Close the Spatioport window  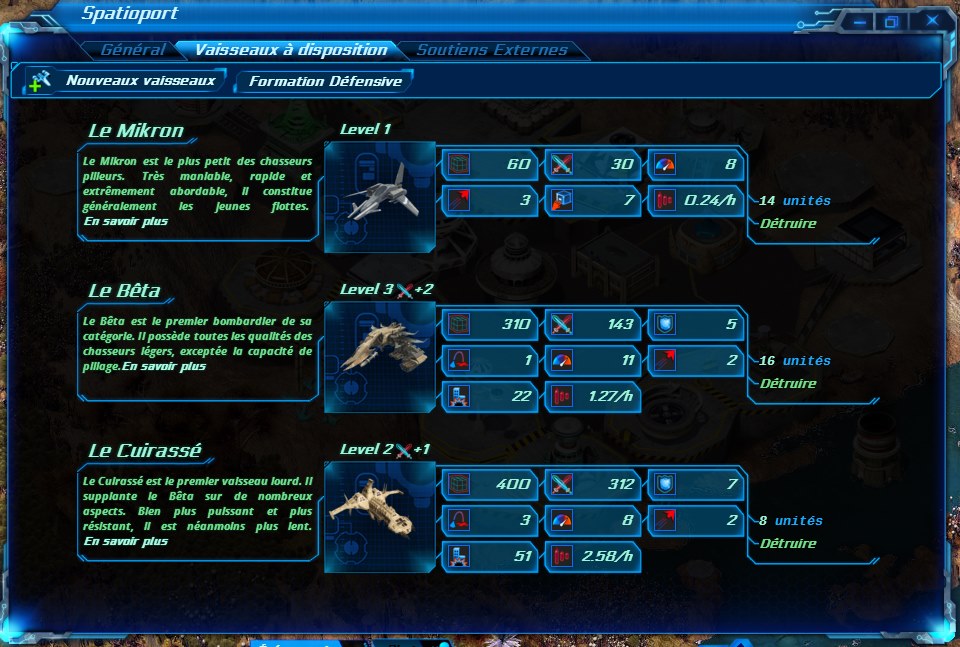932,21
